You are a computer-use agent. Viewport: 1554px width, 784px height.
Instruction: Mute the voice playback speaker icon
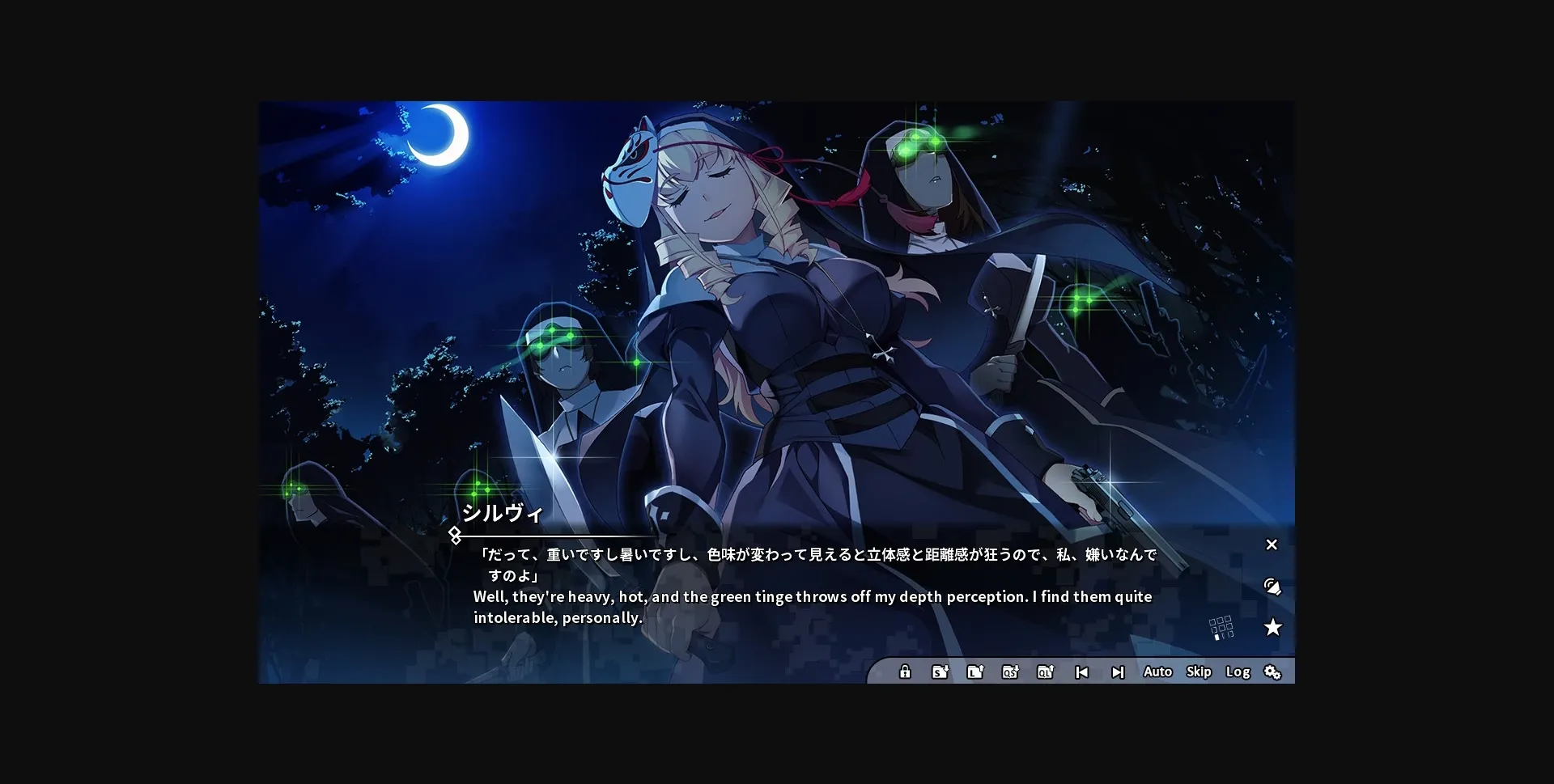[x=1272, y=587]
